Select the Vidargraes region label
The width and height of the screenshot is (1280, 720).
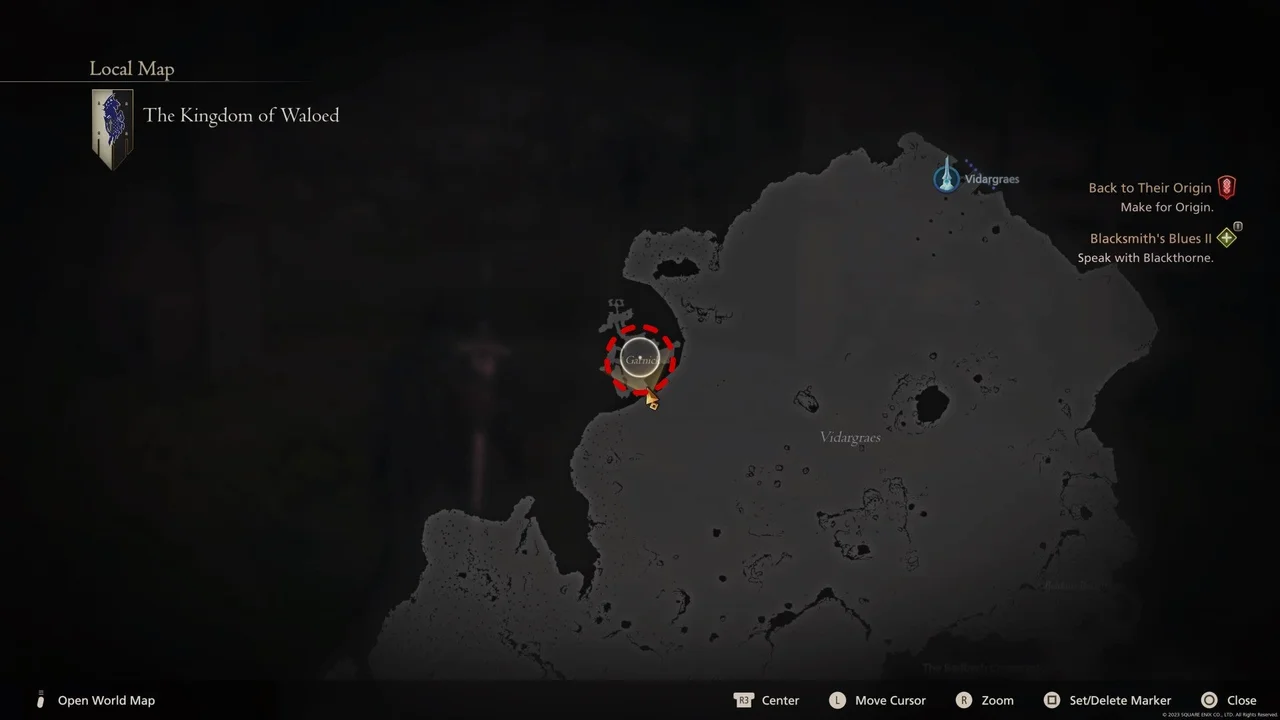(849, 437)
